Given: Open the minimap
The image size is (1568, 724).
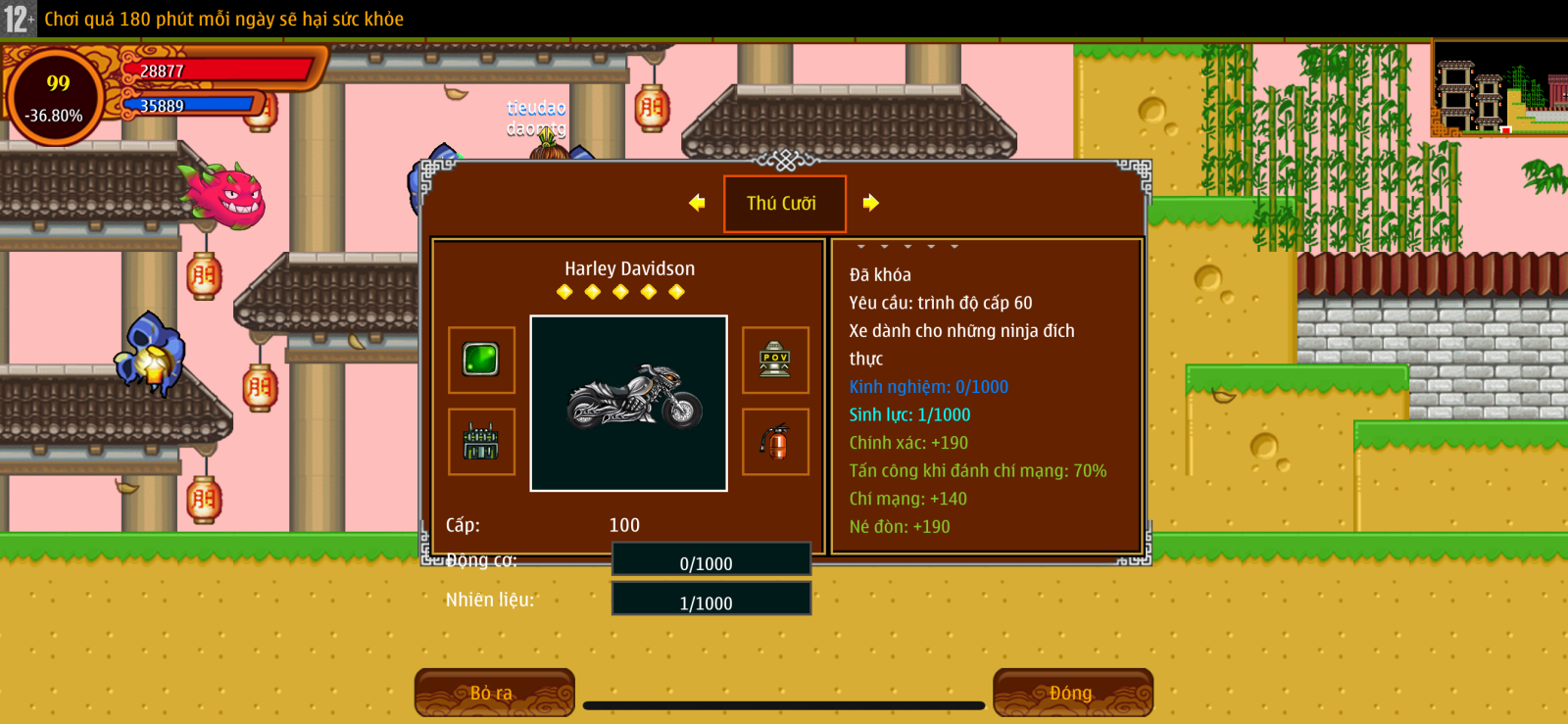Looking at the screenshot, I should click(1499, 88).
